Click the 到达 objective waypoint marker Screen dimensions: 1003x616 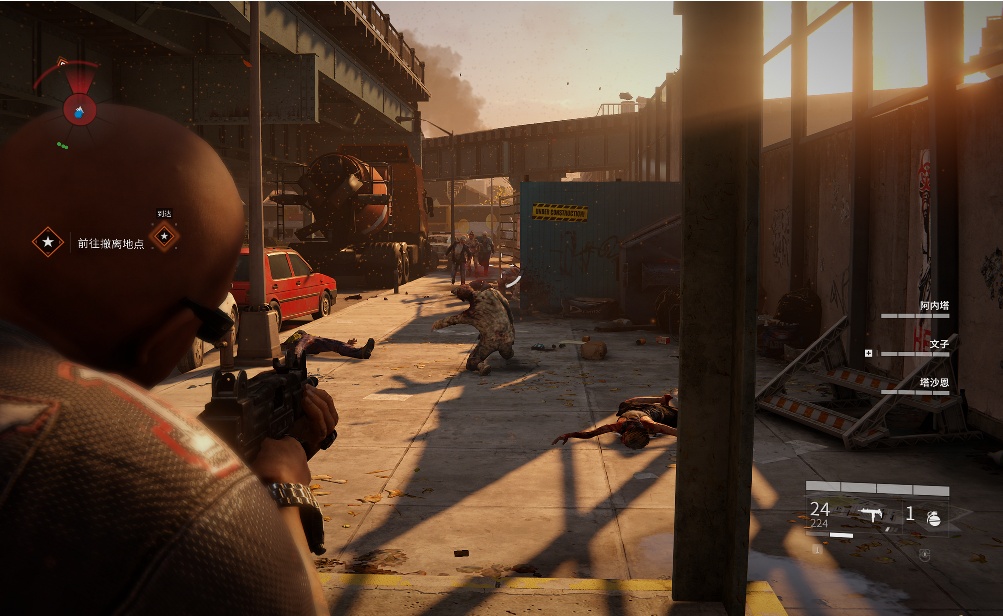tap(164, 235)
